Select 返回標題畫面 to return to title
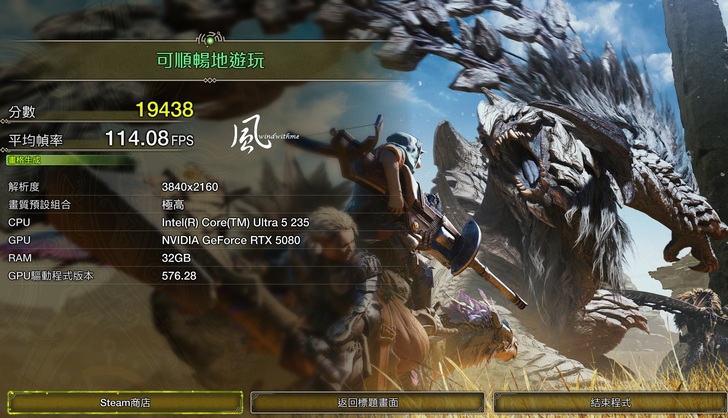 (x=367, y=402)
